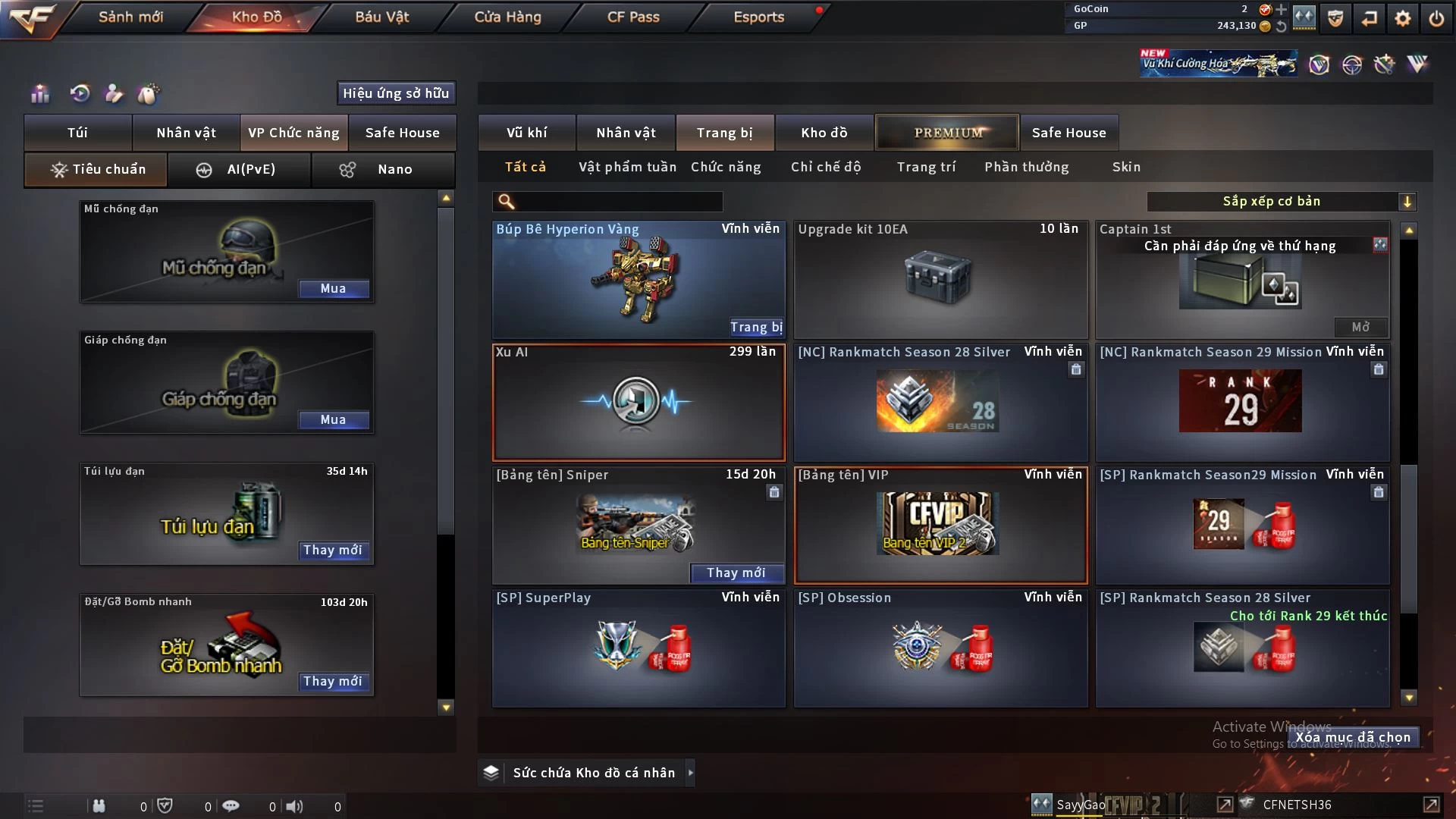Click the power button to exit
This screenshot has height=819, width=1456.
(1436, 18)
